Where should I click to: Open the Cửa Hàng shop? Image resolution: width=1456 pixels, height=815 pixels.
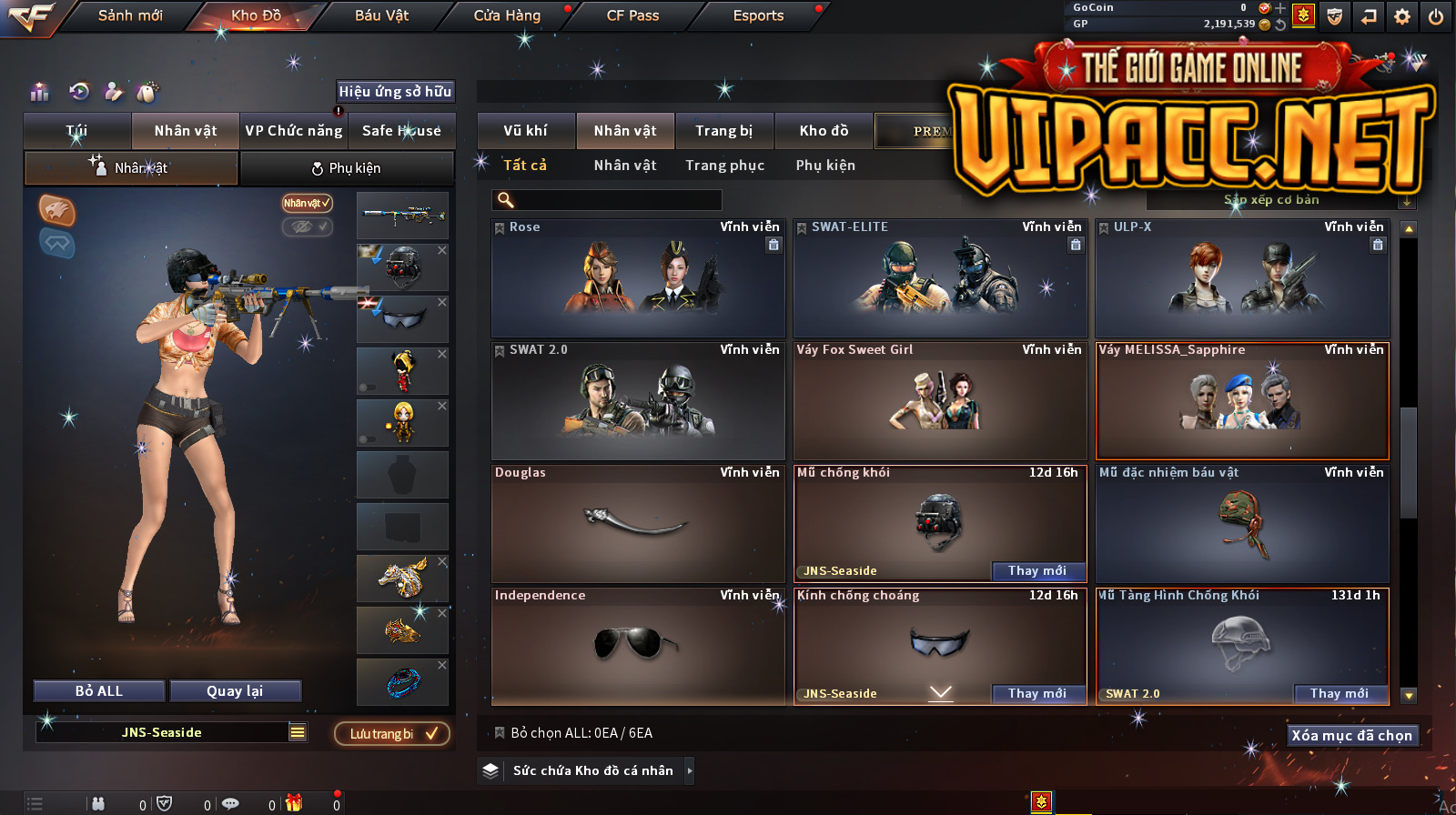507,15
